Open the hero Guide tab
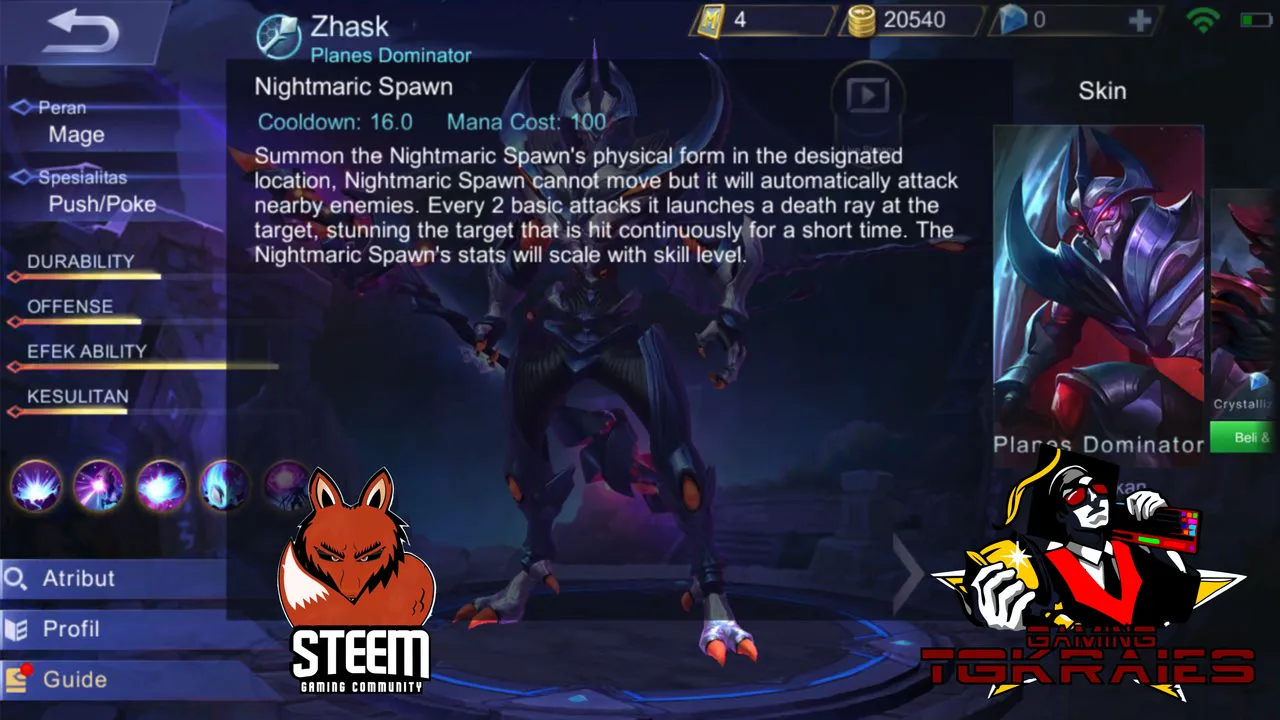This screenshot has width=1280, height=720. 110,680
